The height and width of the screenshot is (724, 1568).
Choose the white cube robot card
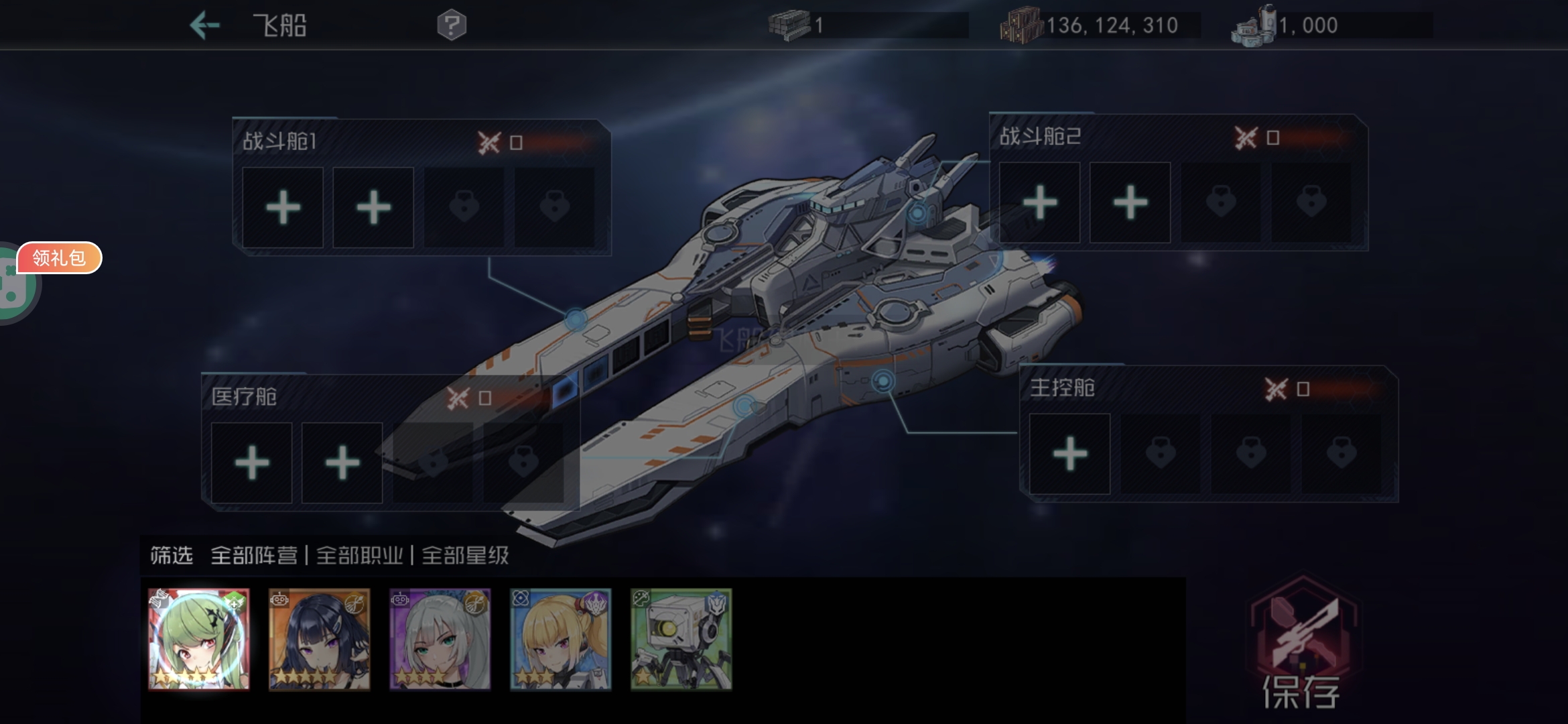681,640
